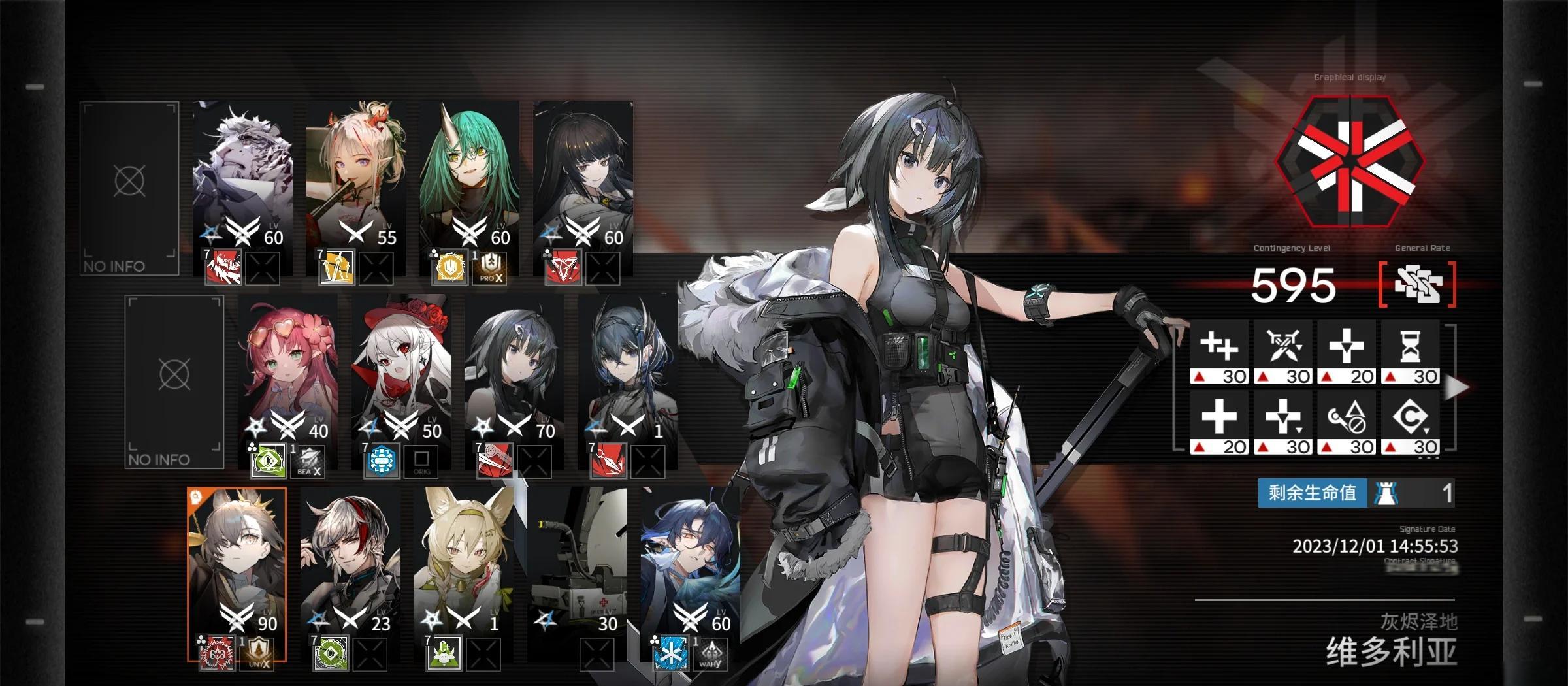
Task: Show the next page of contract tags
Action: click(x=1456, y=387)
